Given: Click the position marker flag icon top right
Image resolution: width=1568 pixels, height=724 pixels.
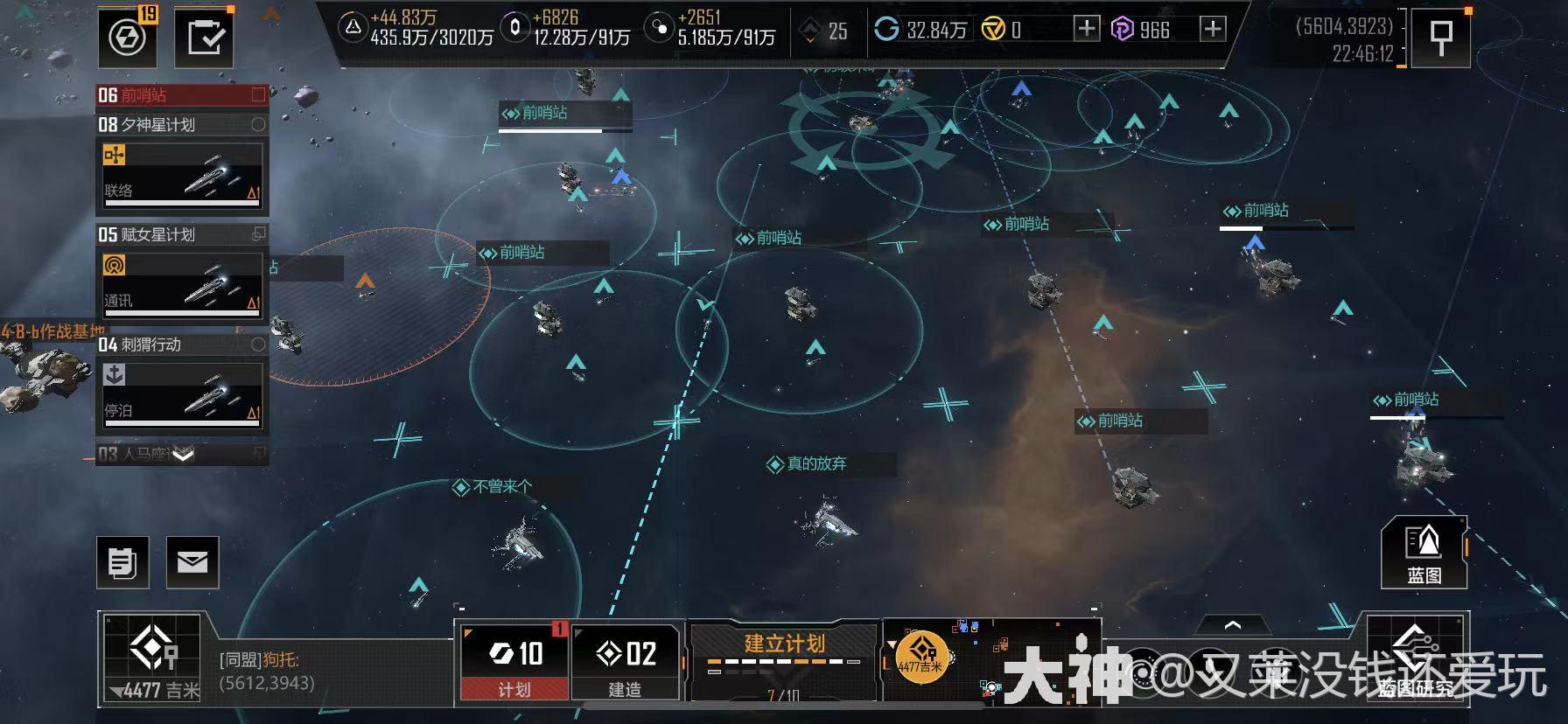Looking at the screenshot, I should point(1440,38).
